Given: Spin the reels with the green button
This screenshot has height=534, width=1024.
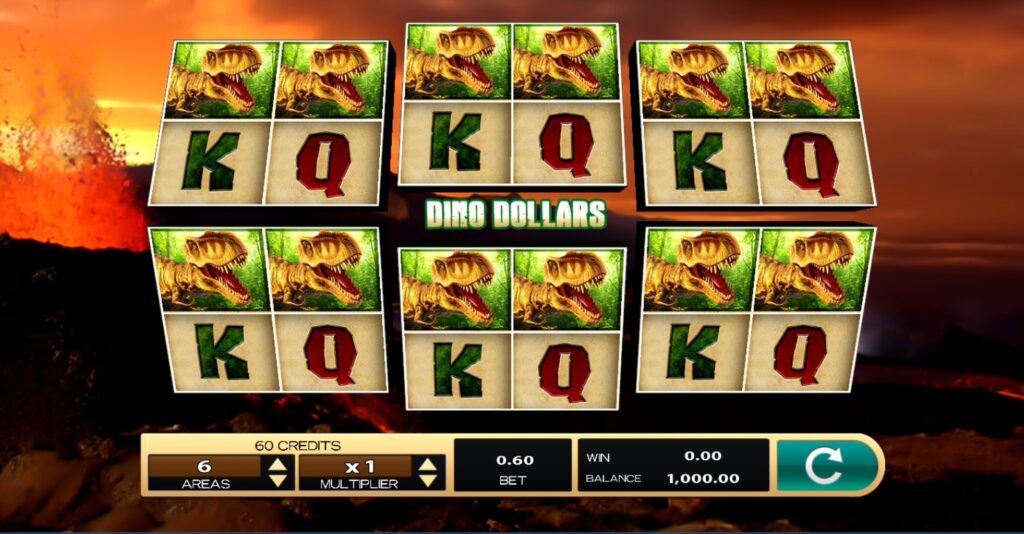Looking at the screenshot, I should pyautogui.click(x=827, y=465).
